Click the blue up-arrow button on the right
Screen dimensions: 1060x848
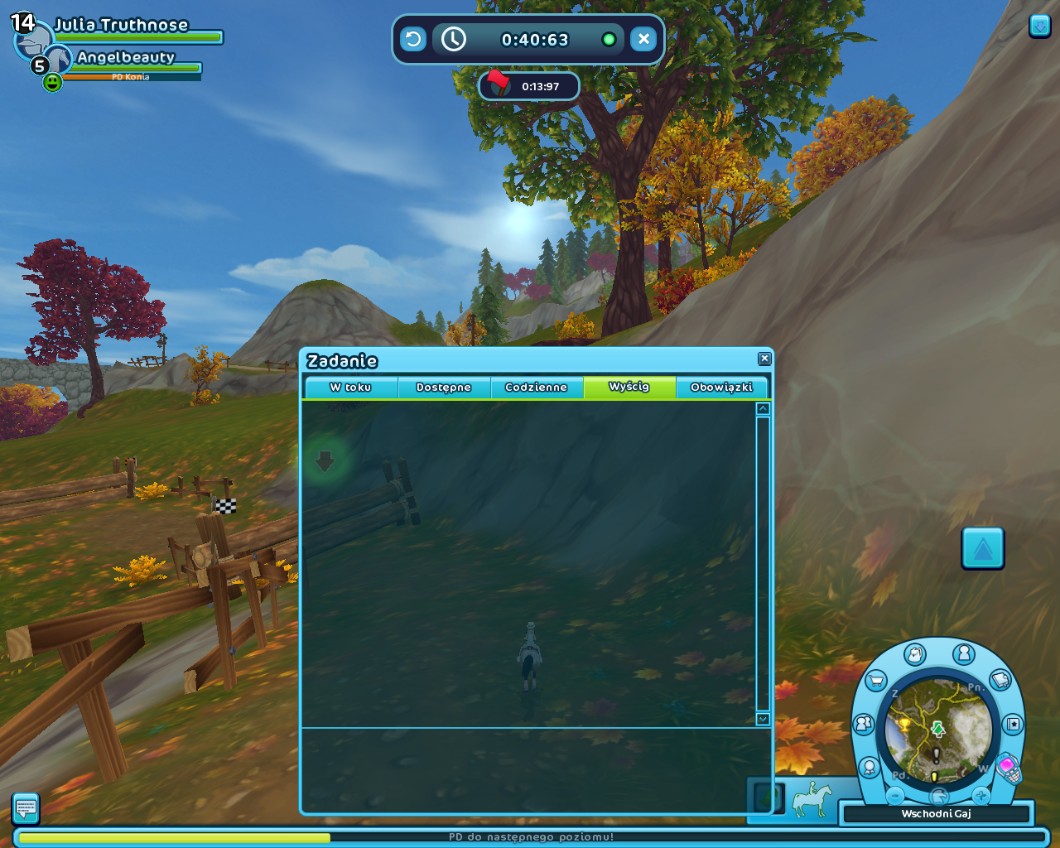[x=982, y=548]
